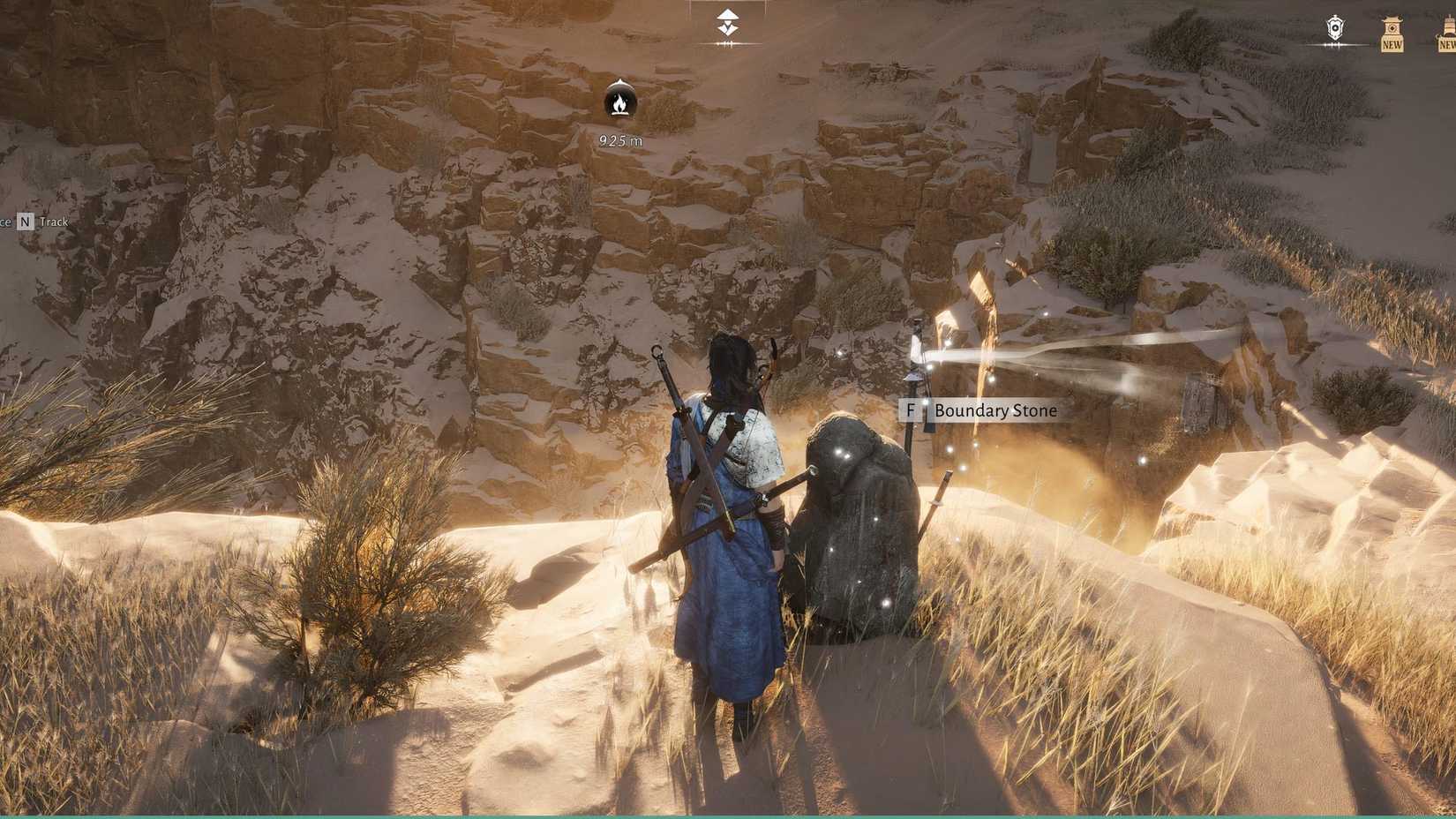Interact with the Boundary Stone label
The width and height of the screenshot is (1456, 819).
[x=995, y=410]
